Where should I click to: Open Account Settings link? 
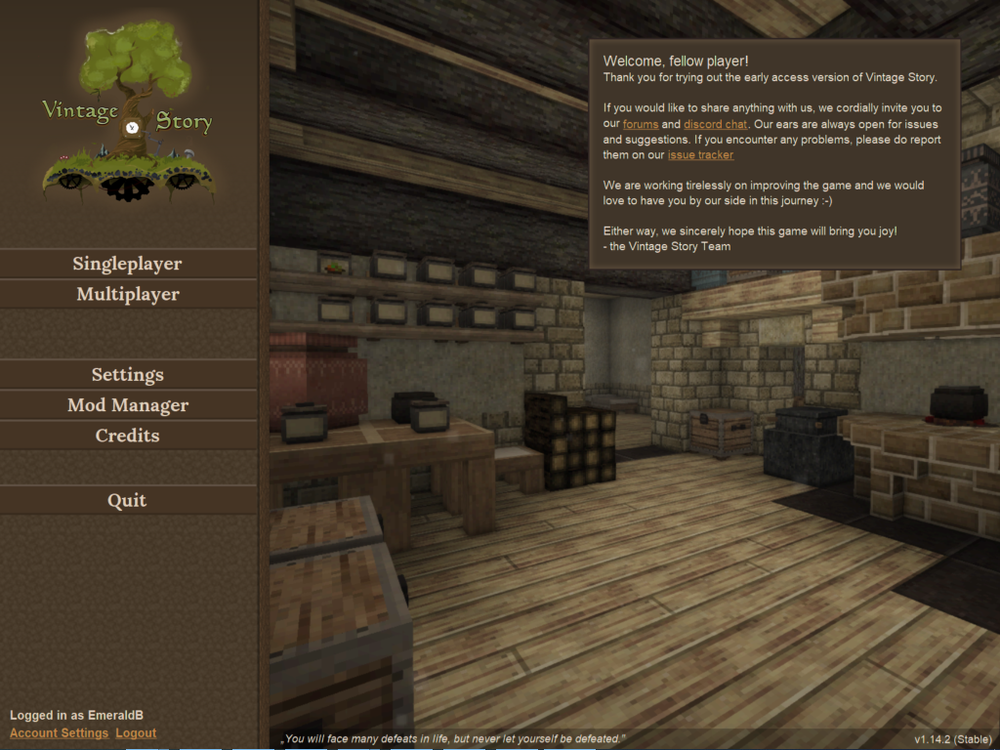(59, 733)
